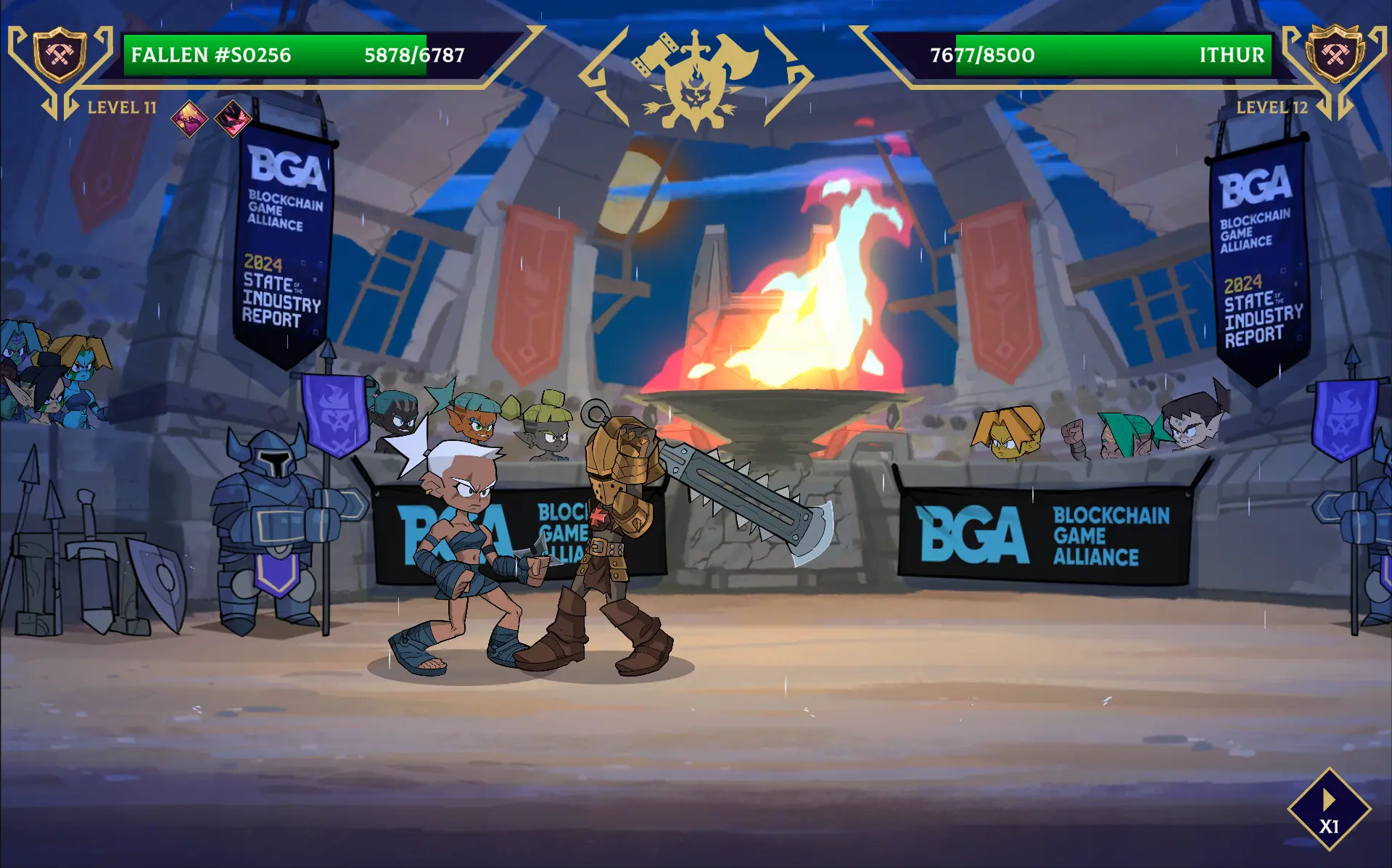Image resolution: width=1392 pixels, height=868 pixels.
Task: Select the ITHUR nameplate
Action: coord(1242,54)
